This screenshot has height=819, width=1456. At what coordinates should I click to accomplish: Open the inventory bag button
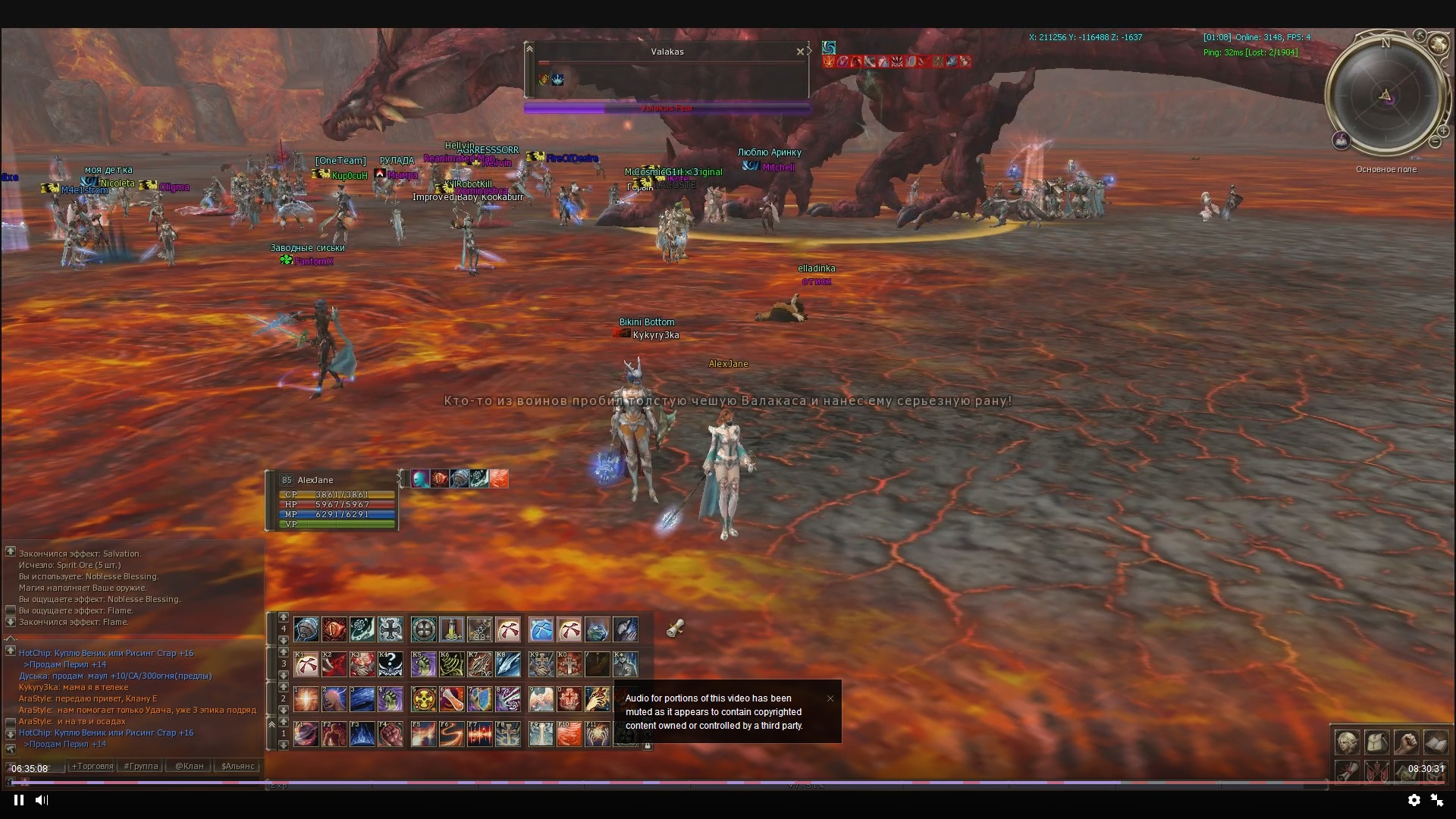pyautogui.click(x=1377, y=742)
